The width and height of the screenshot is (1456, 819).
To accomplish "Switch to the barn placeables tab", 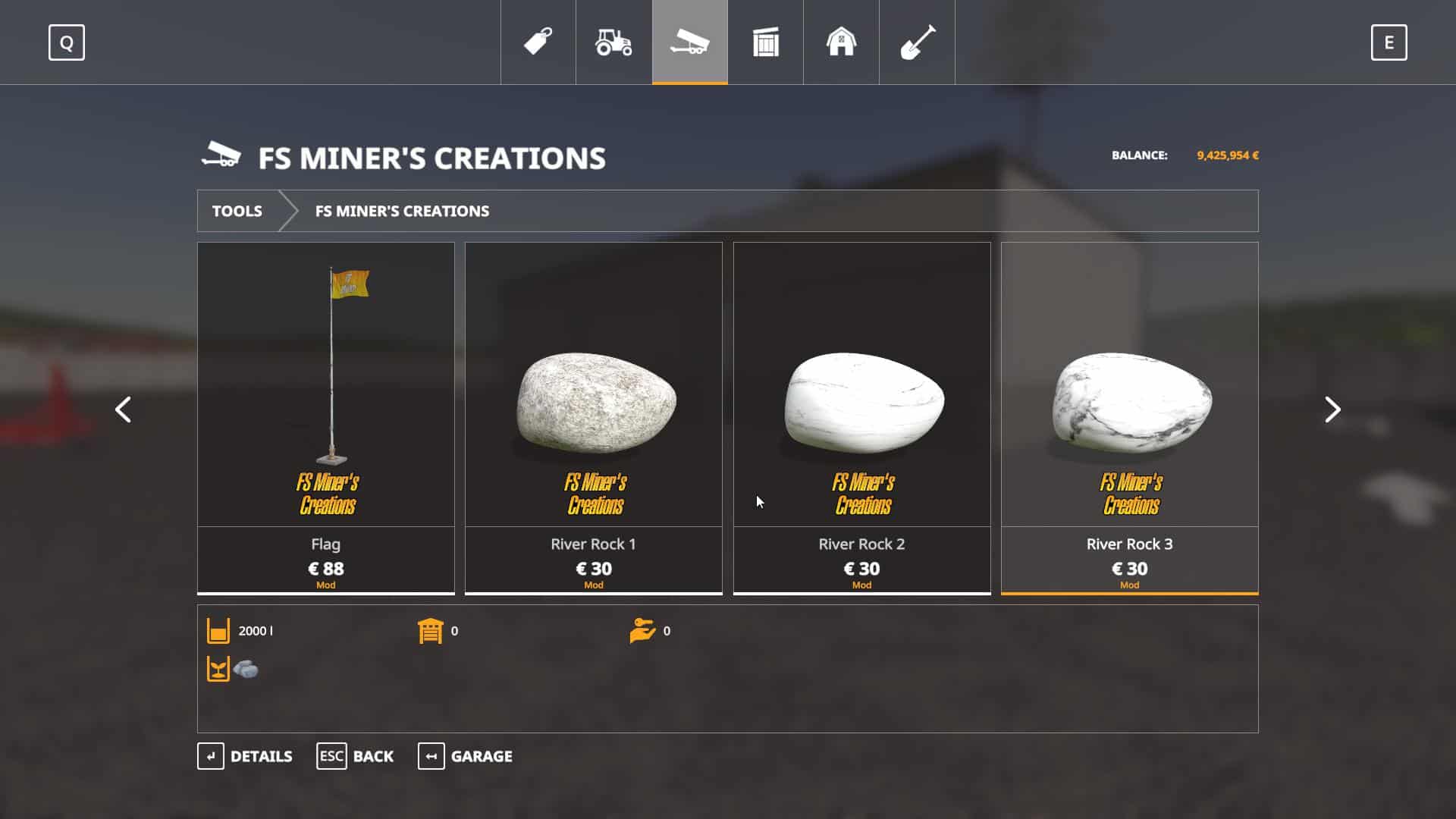I will coord(841,42).
